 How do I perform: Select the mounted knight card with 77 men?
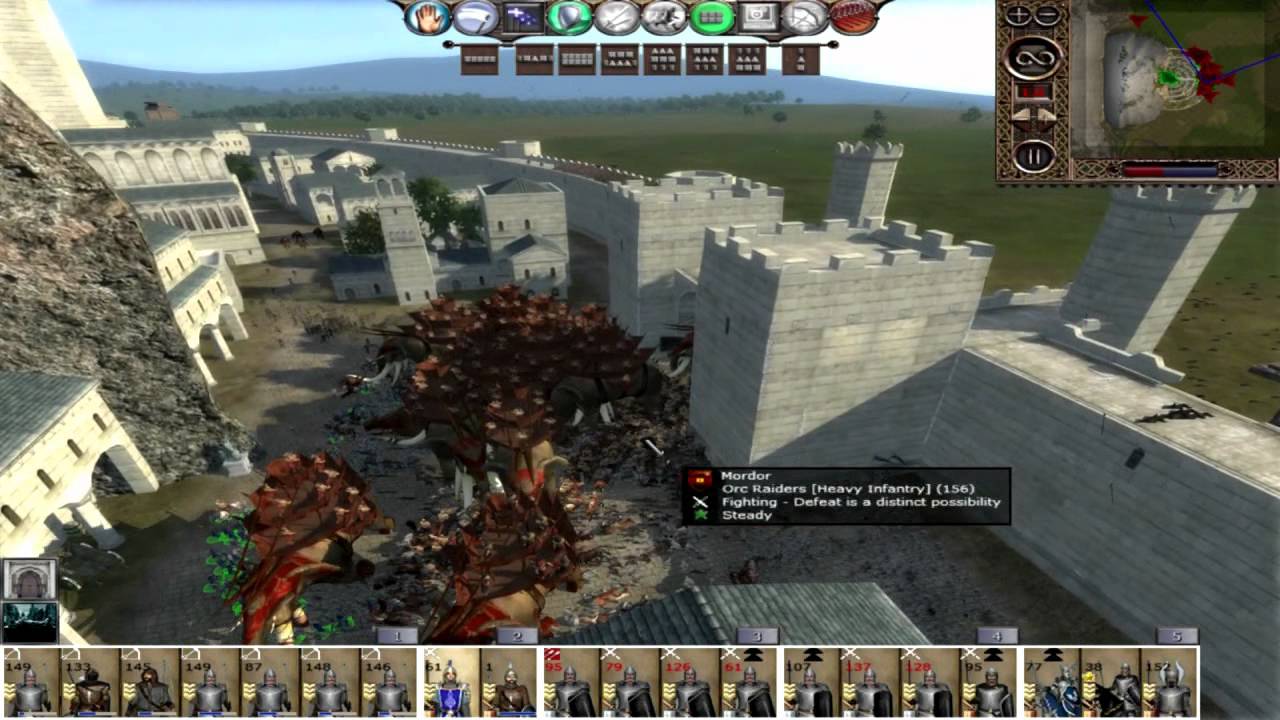tap(1052, 682)
